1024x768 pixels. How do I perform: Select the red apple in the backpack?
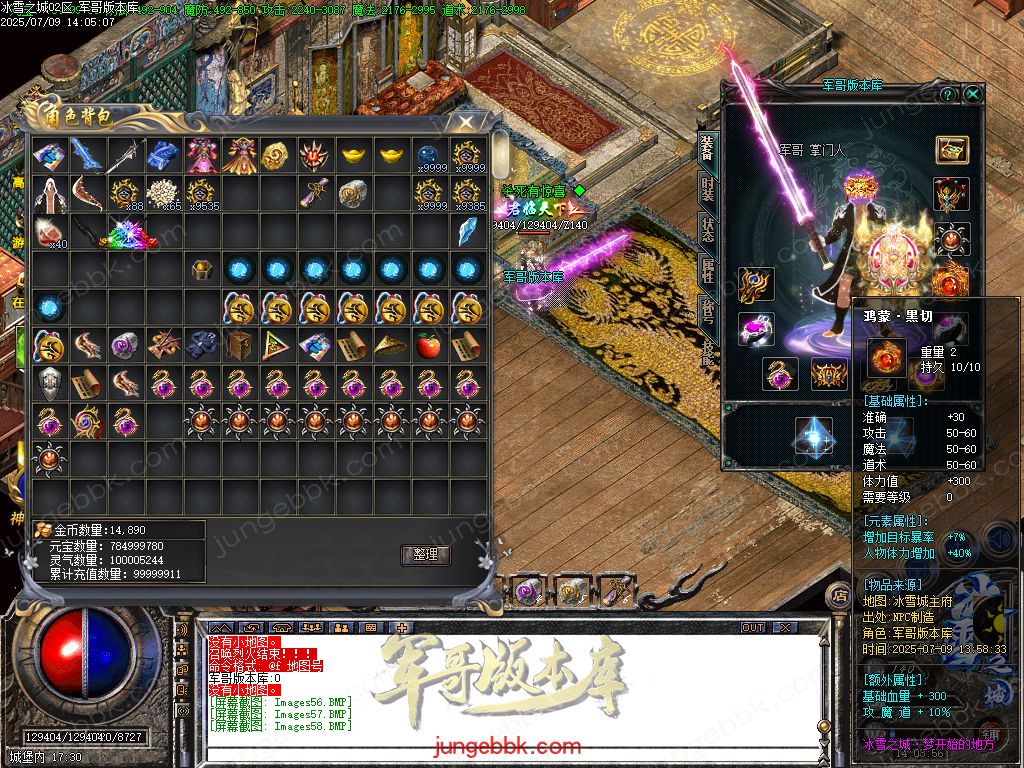coord(428,346)
